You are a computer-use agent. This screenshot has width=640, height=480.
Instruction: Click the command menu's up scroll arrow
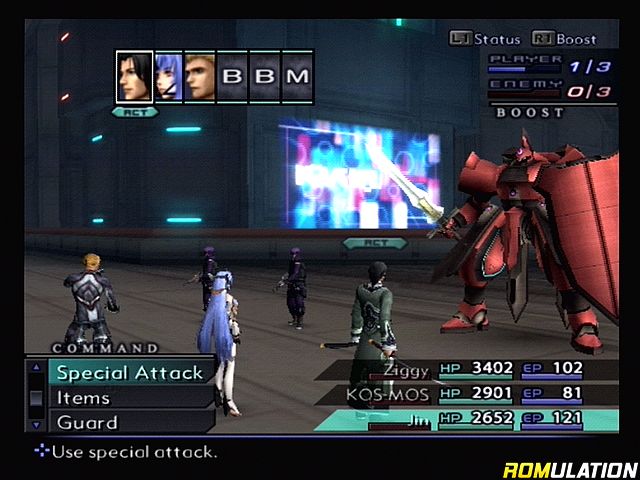(36, 367)
